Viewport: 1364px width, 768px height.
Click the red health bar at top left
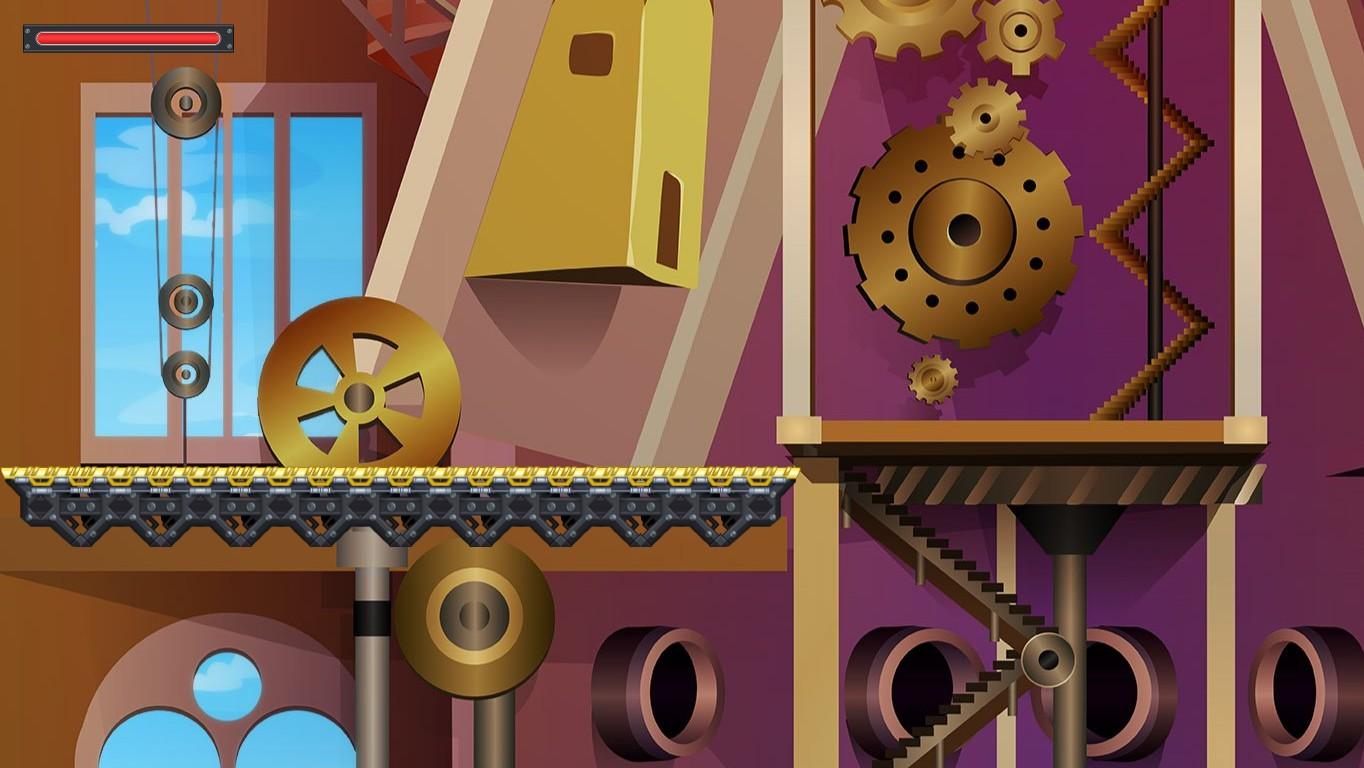[x=127, y=38]
